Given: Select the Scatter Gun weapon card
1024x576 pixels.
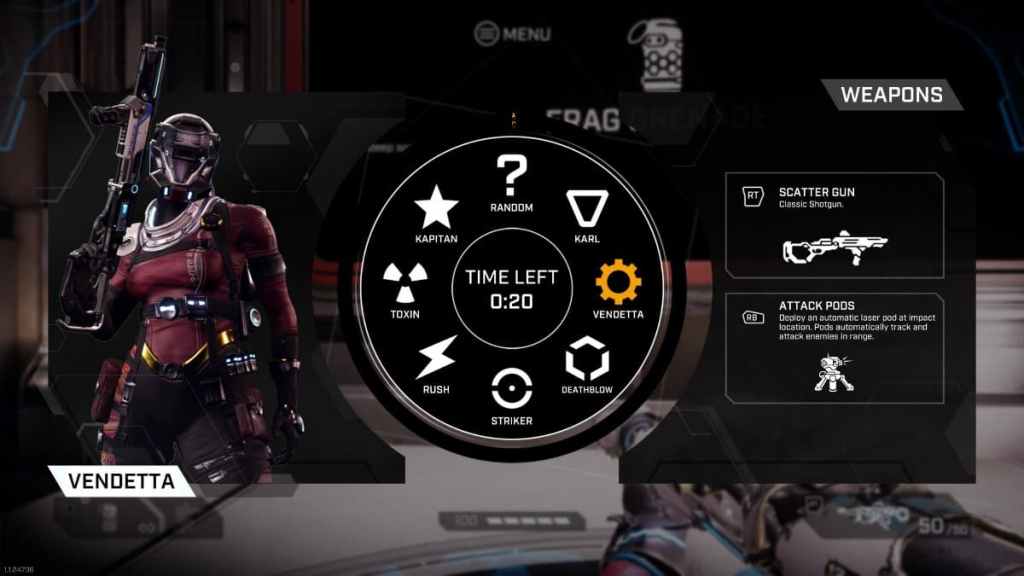Looking at the screenshot, I should click(834, 225).
